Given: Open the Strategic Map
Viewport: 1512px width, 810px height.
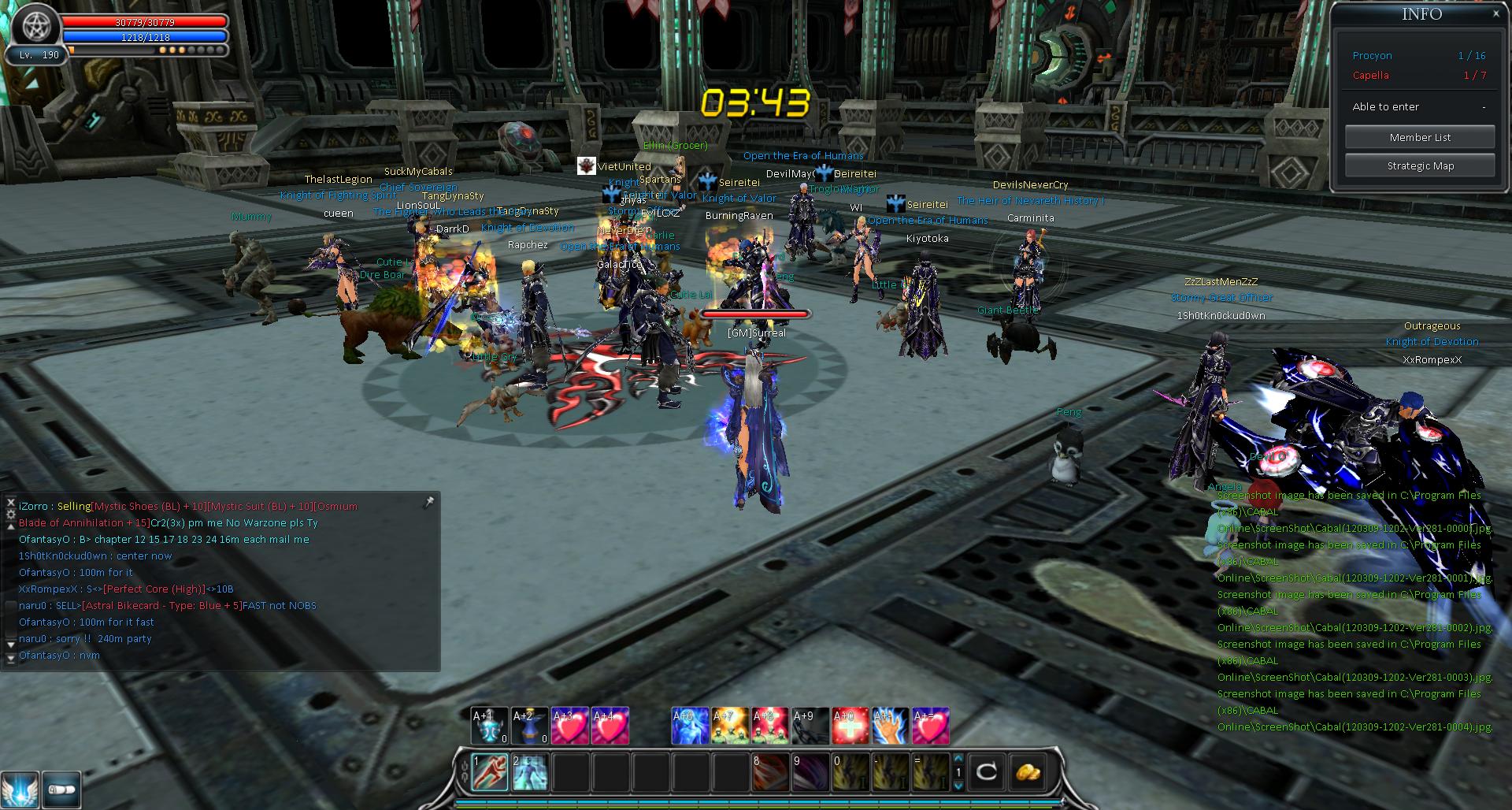Looking at the screenshot, I should pyautogui.click(x=1419, y=165).
